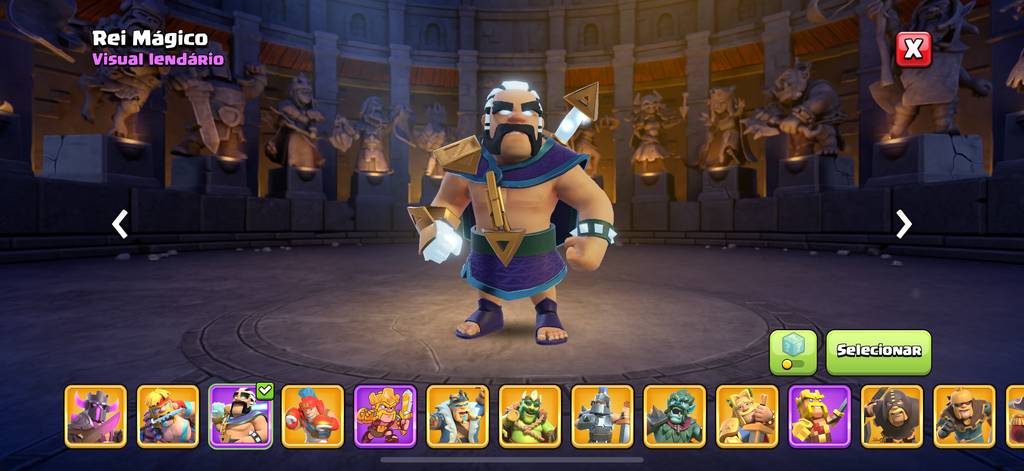Pick the green goblin King skin

point(530,415)
